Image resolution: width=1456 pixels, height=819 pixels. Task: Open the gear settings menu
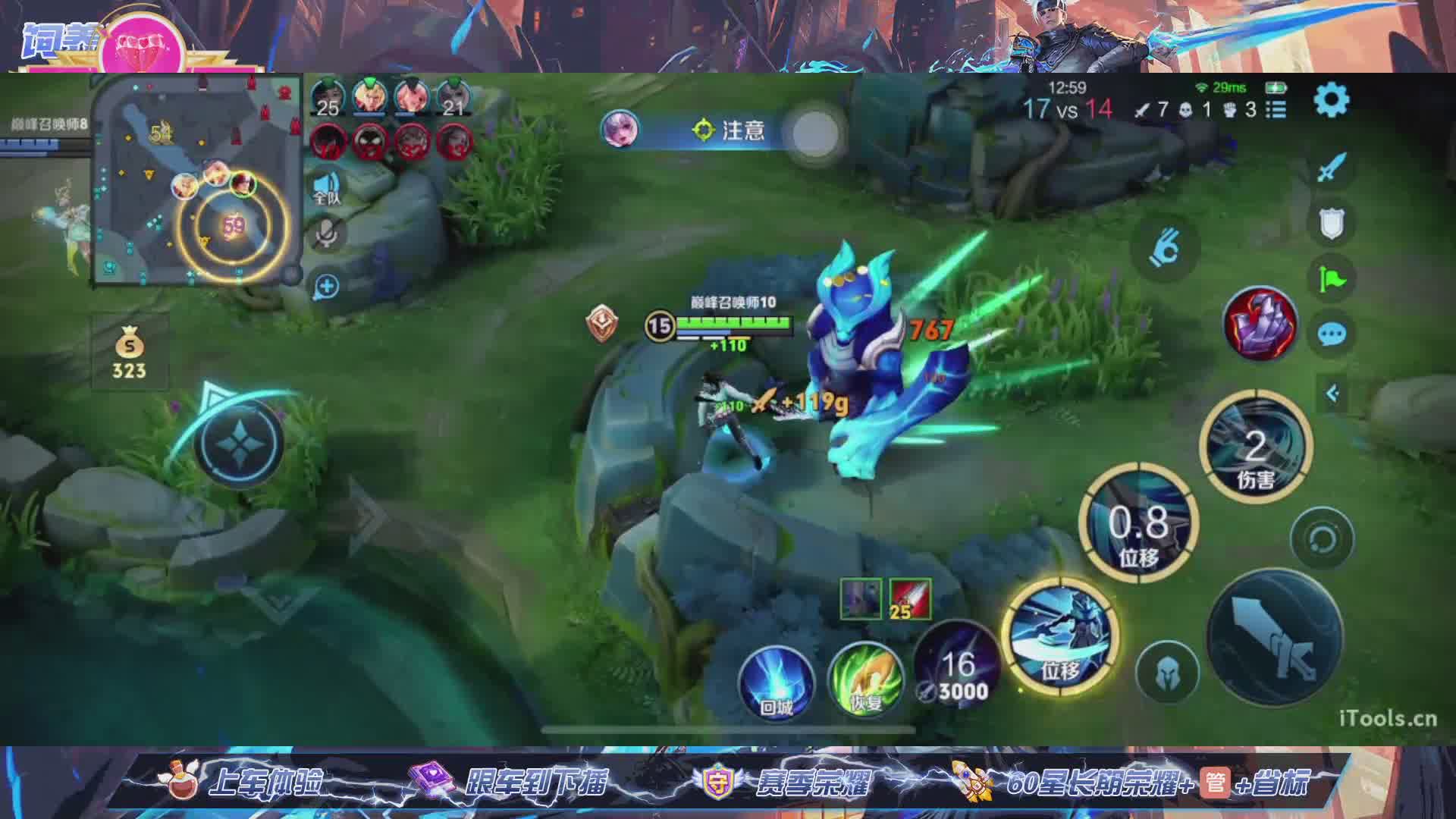pyautogui.click(x=1331, y=100)
